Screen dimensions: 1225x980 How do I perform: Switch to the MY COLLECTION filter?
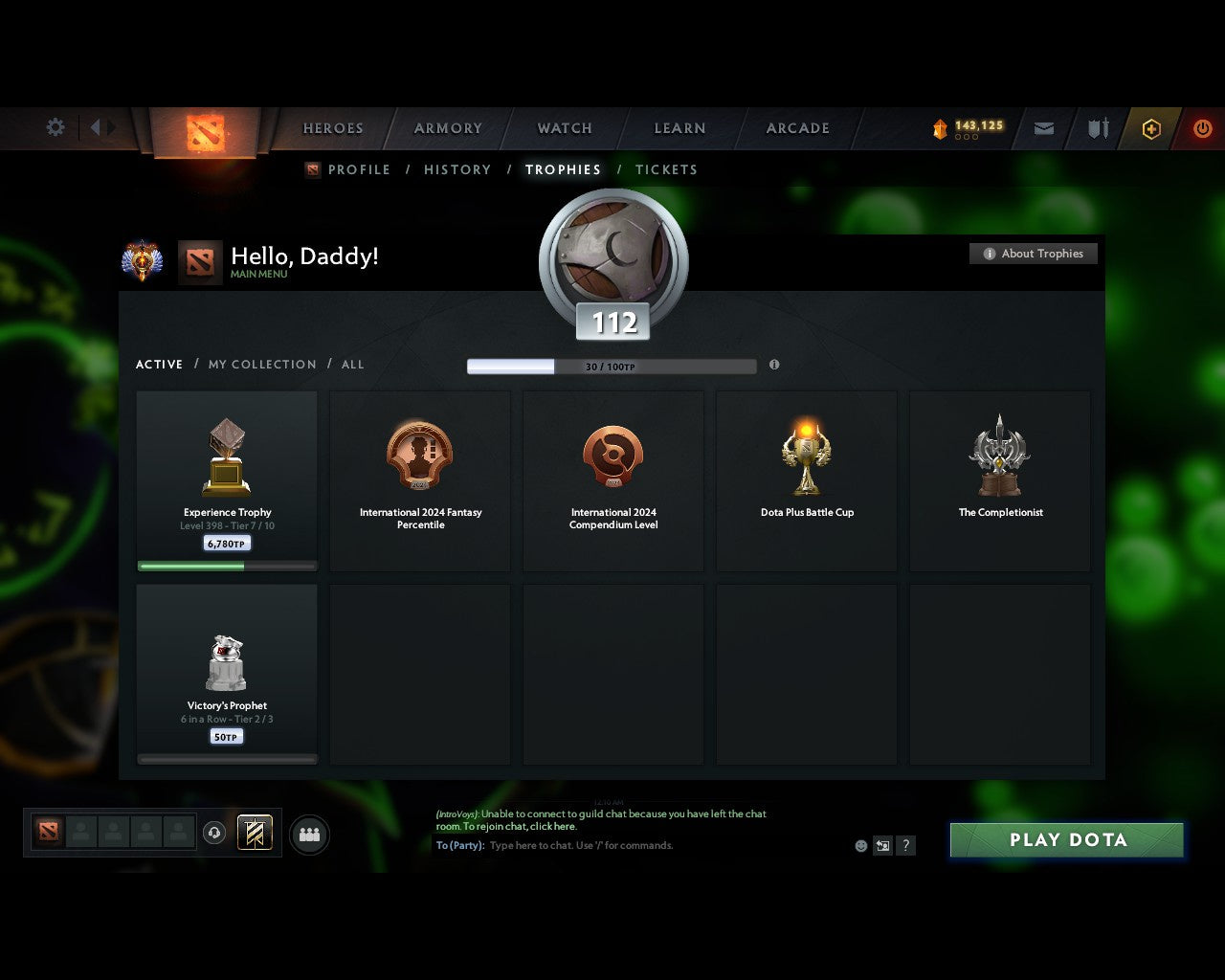click(261, 365)
